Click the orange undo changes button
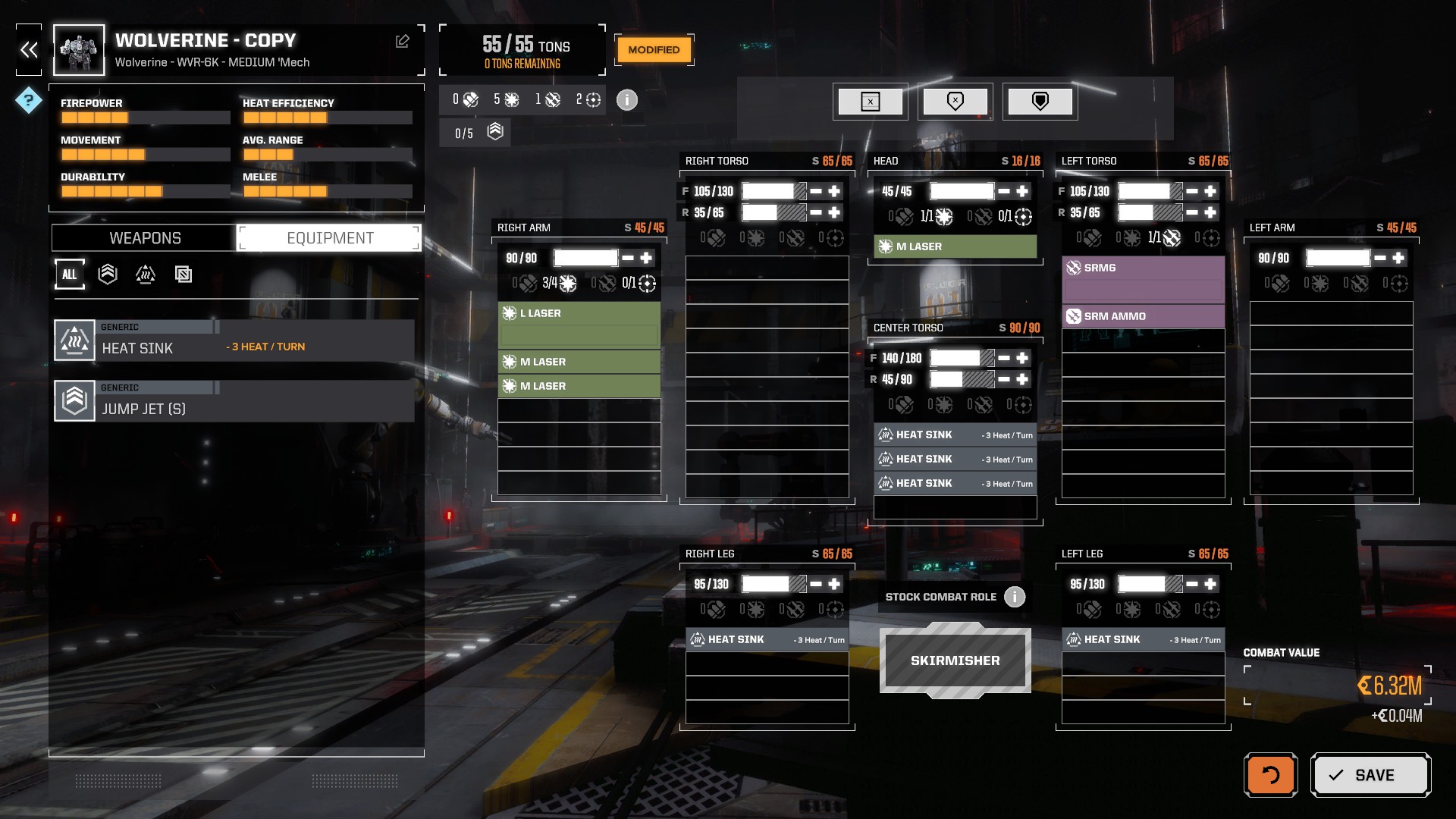1456x819 pixels. [1270, 775]
